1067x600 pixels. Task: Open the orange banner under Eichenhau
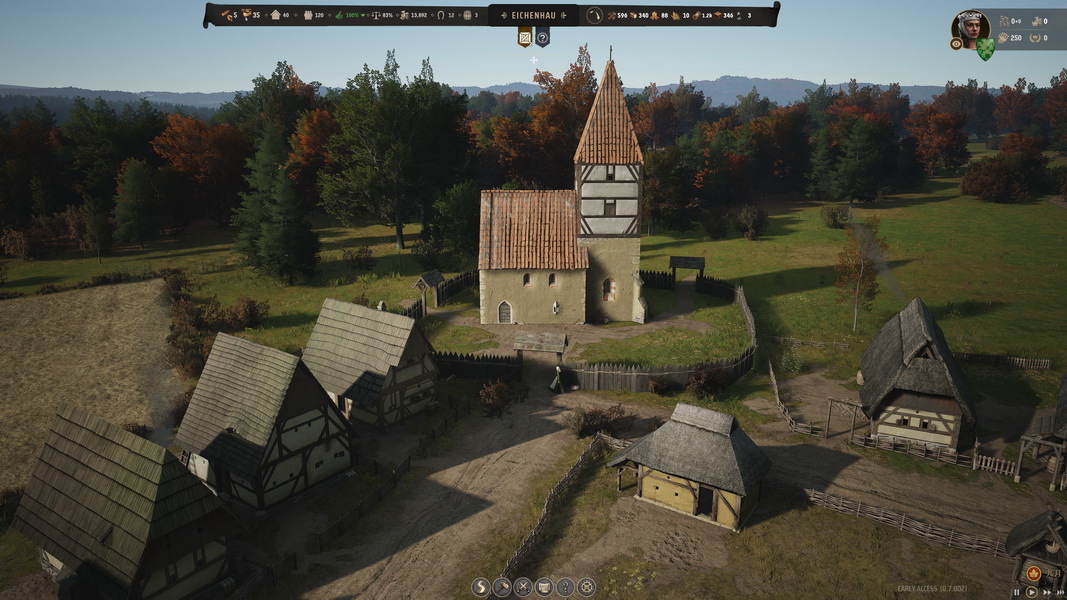point(524,38)
